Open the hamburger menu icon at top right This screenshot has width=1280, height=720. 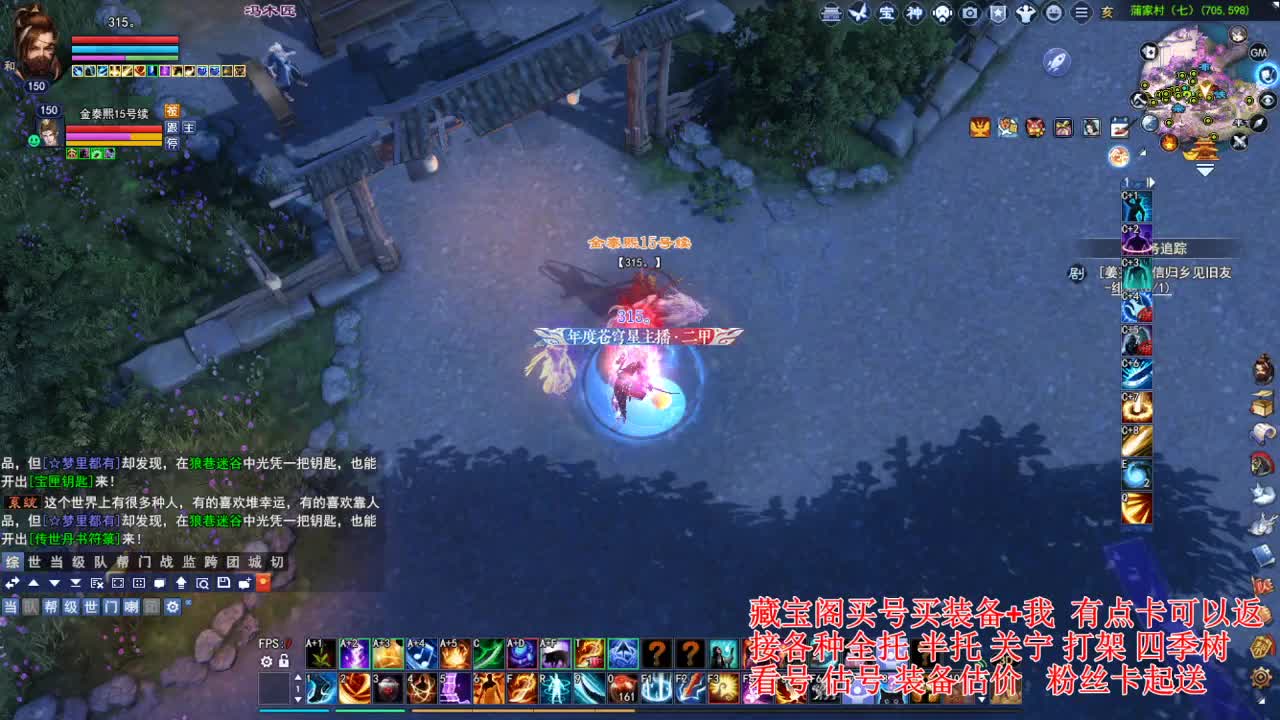[1082, 14]
